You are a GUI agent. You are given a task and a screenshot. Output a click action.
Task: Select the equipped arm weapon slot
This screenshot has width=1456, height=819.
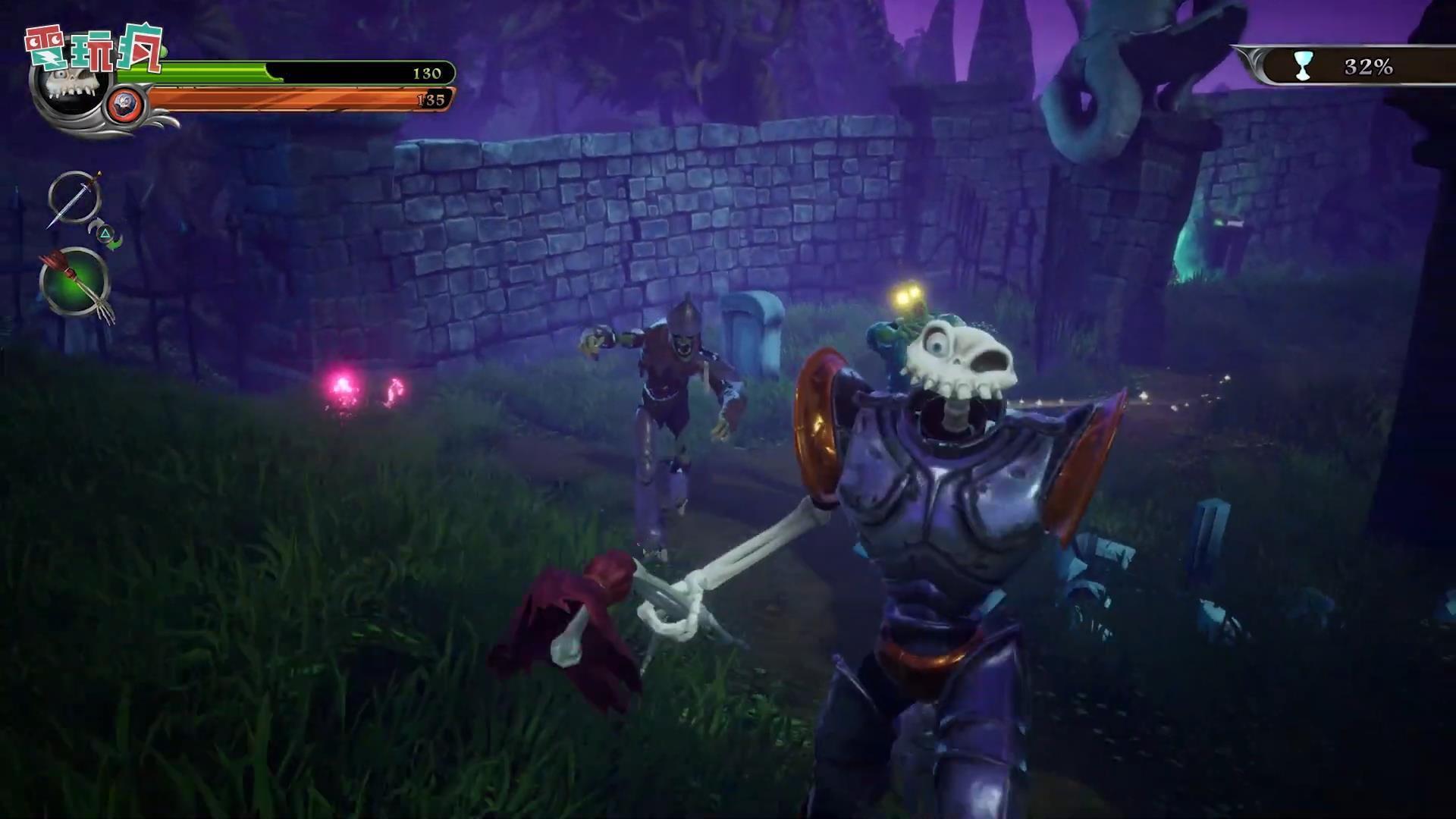point(74,282)
